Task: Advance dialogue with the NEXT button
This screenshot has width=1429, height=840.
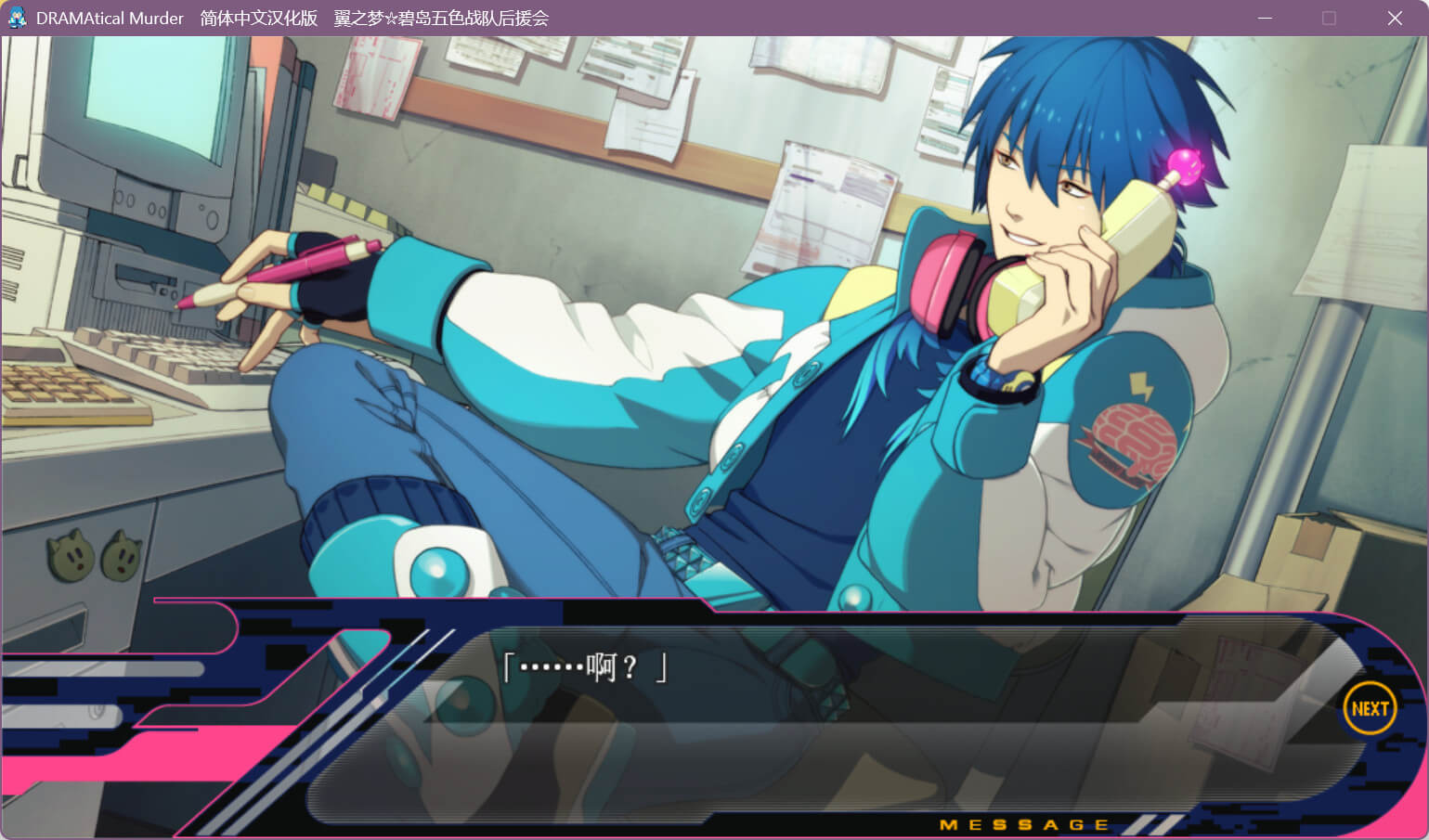Action: (1370, 708)
